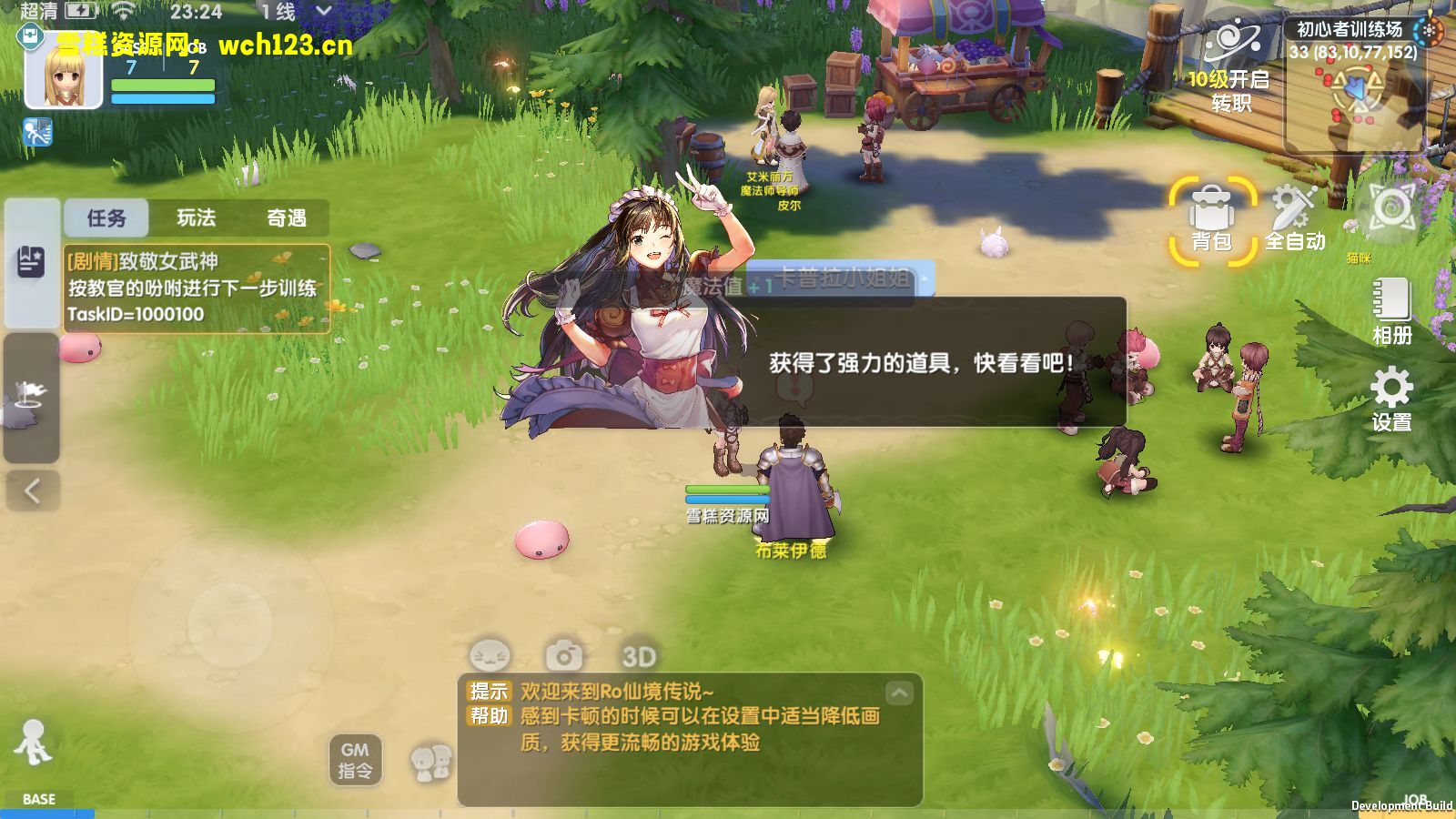
Task: Collapse the task panel with left chevron
Action: click(x=30, y=490)
